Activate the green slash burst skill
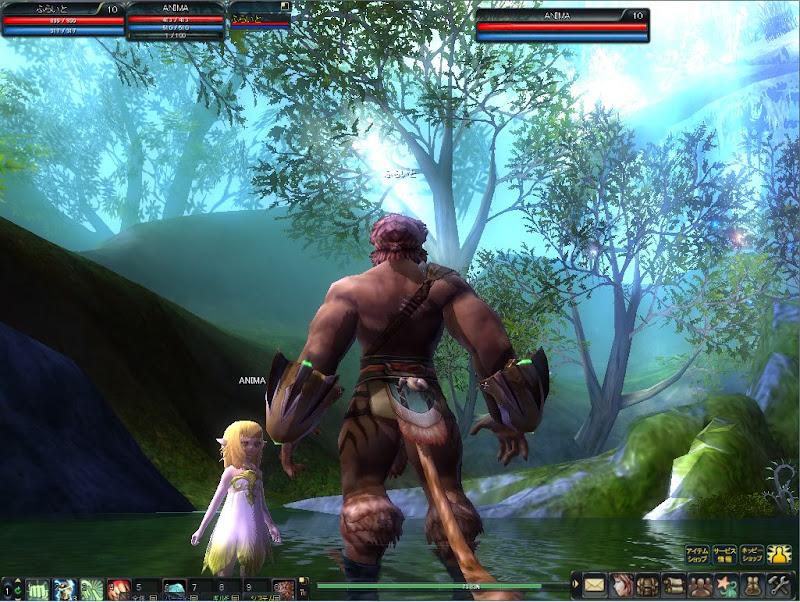The height and width of the screenshot is (602, 800). 92,589
